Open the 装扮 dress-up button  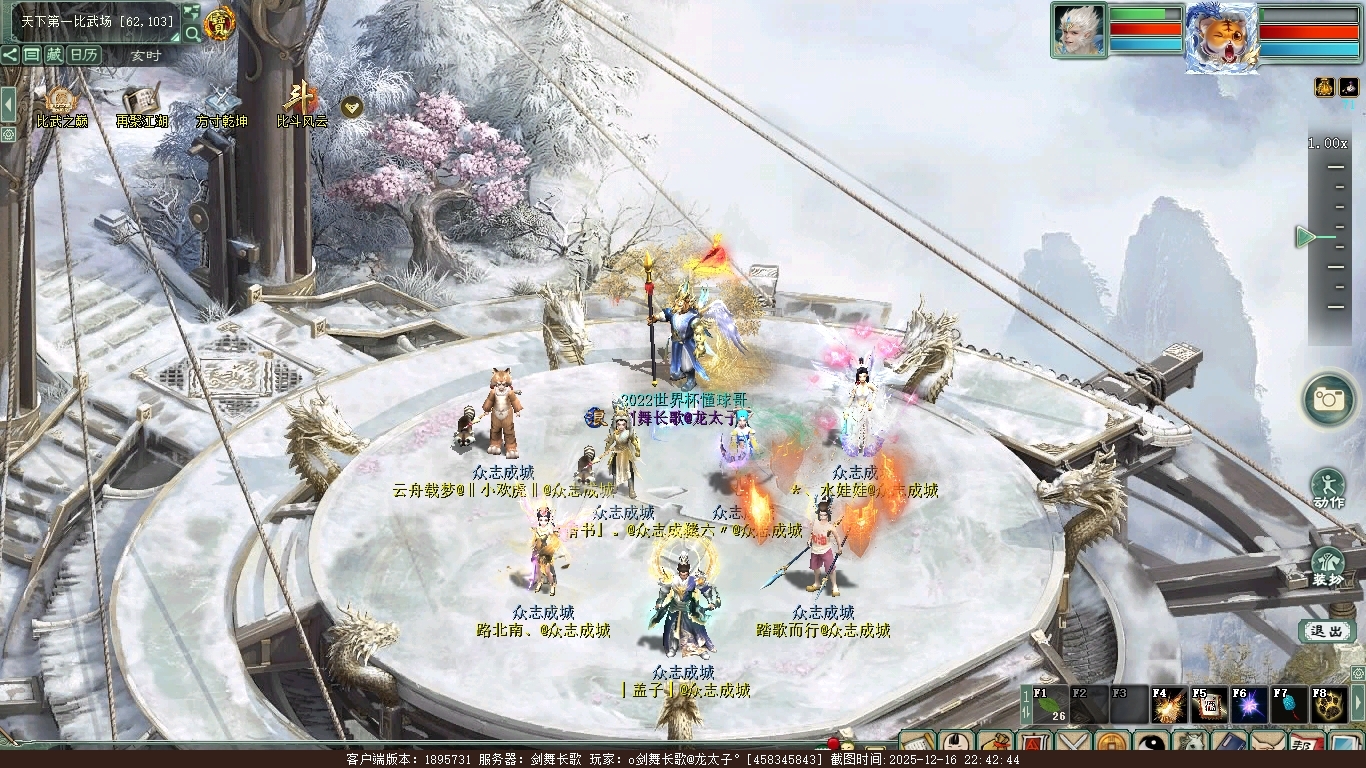[1328, 565]
